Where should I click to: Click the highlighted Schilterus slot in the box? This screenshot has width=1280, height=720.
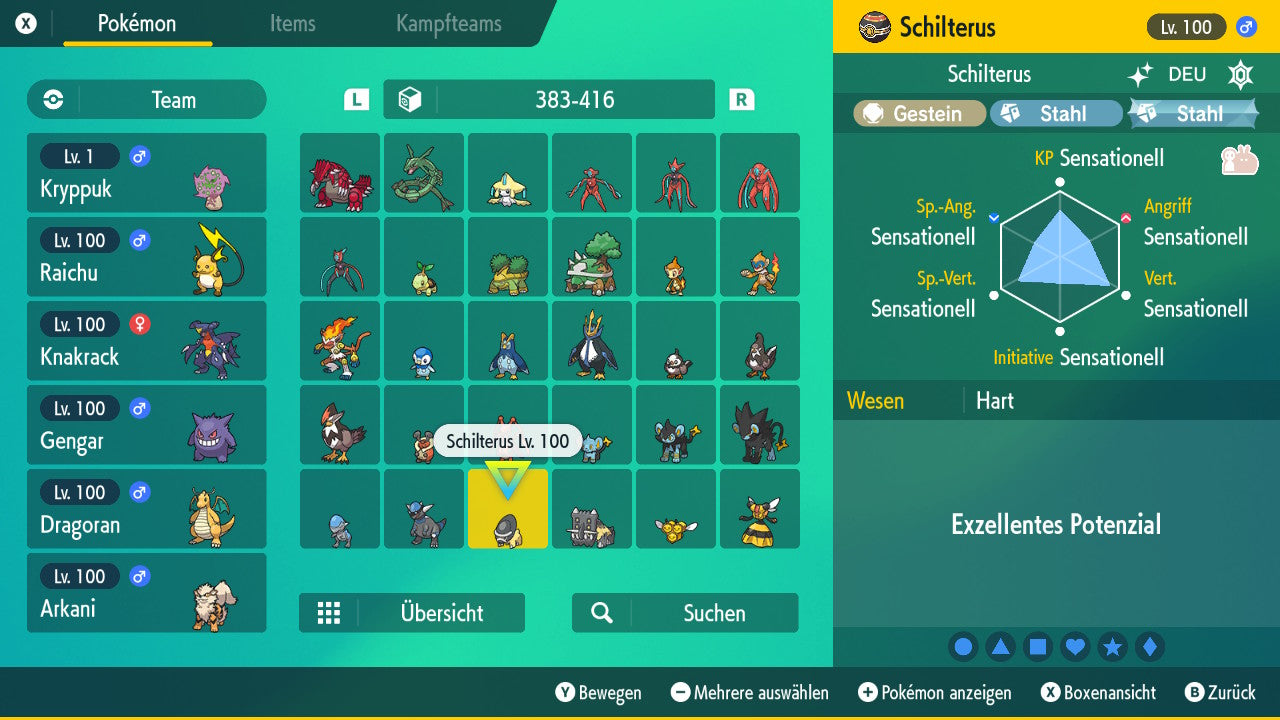pos(507,509)
